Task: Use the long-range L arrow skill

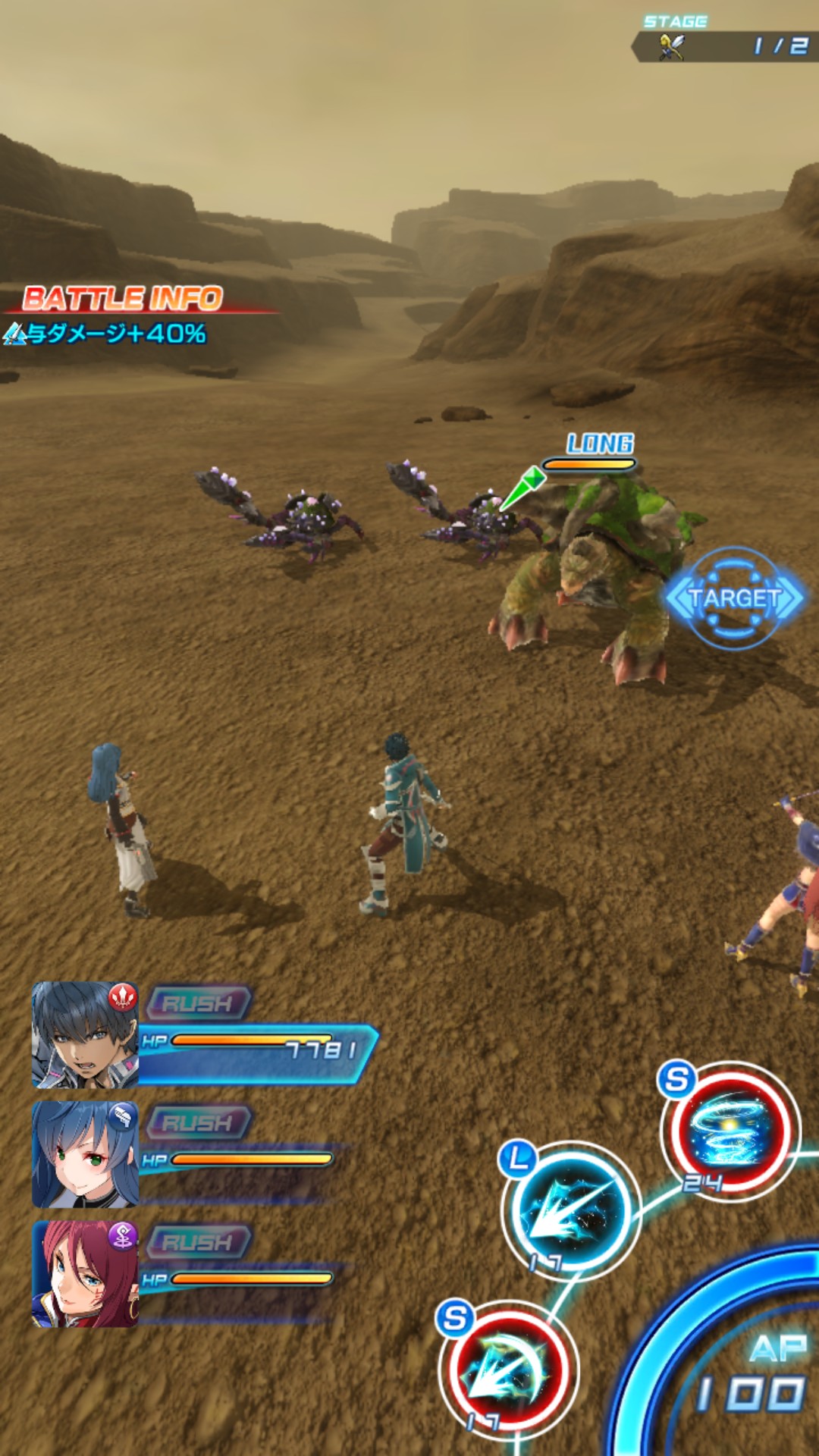Action: pos(571,1210)
